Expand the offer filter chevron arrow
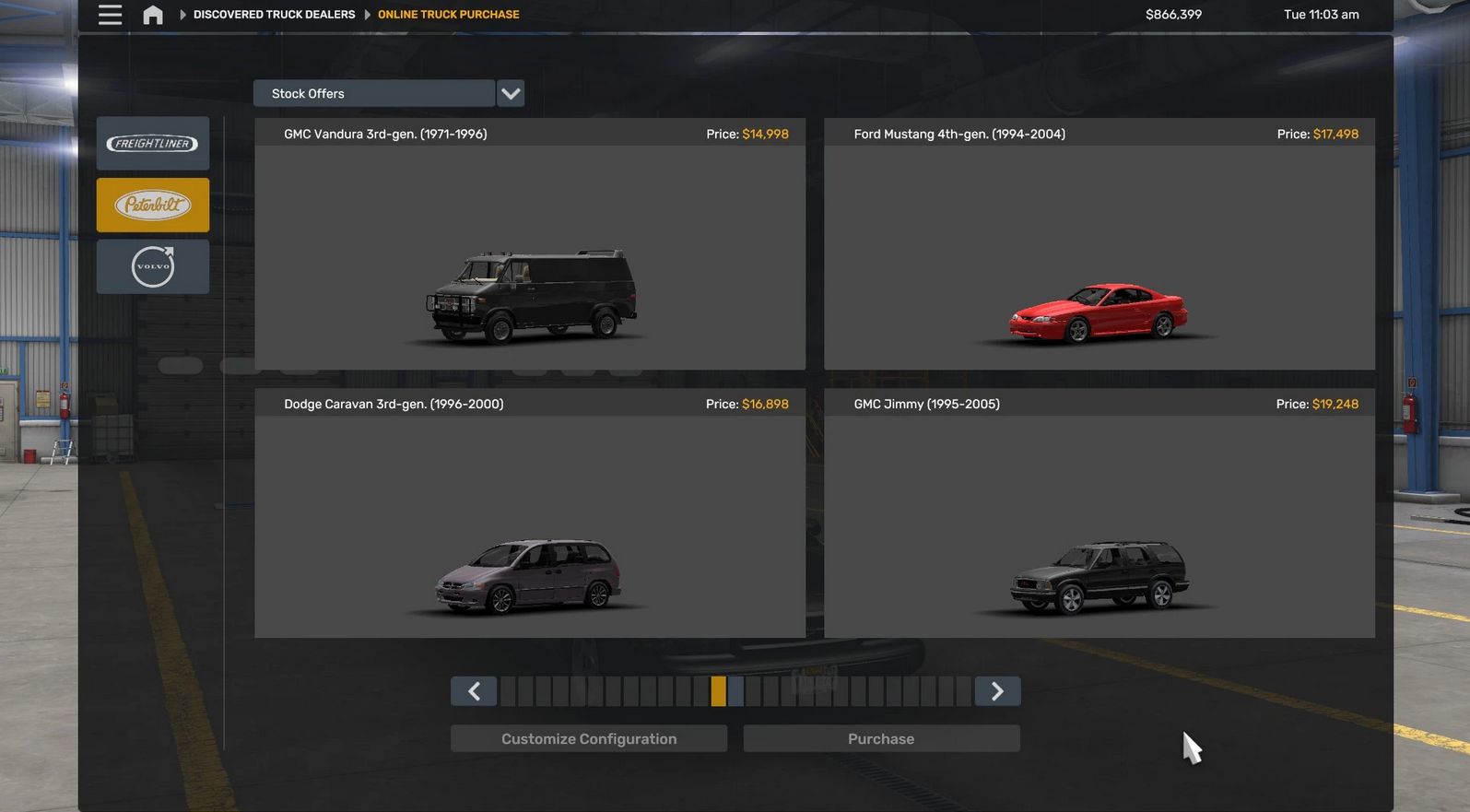 511,93
